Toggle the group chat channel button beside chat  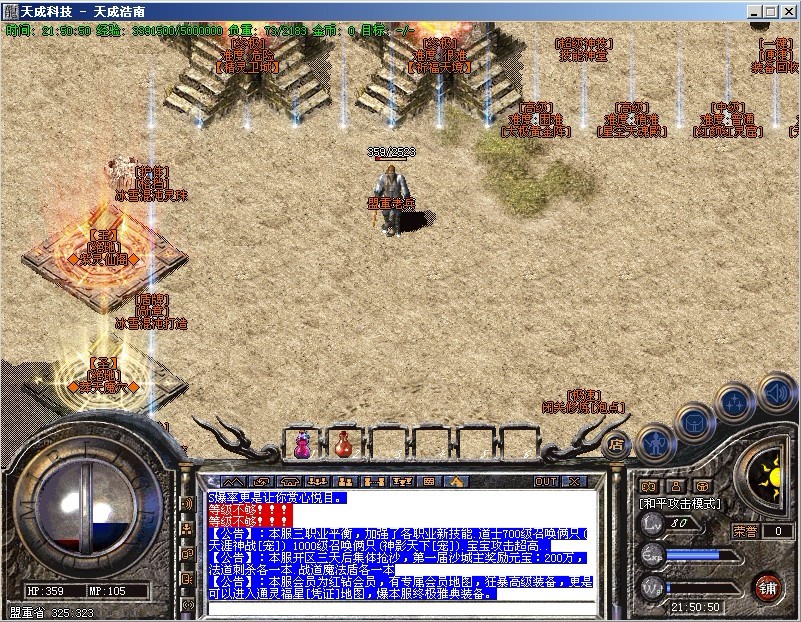186,527
